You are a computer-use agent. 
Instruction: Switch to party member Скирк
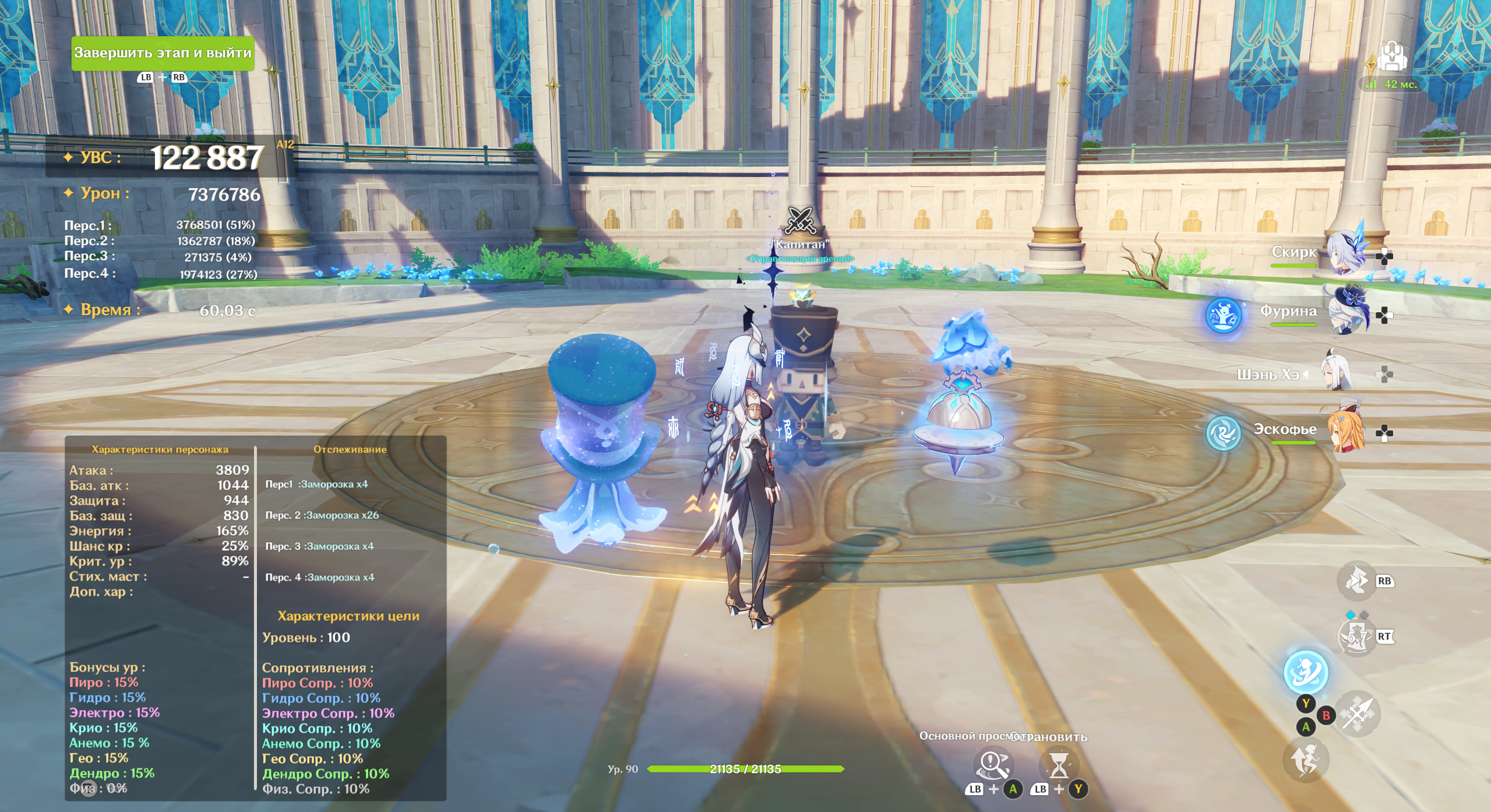[1345, 254]
